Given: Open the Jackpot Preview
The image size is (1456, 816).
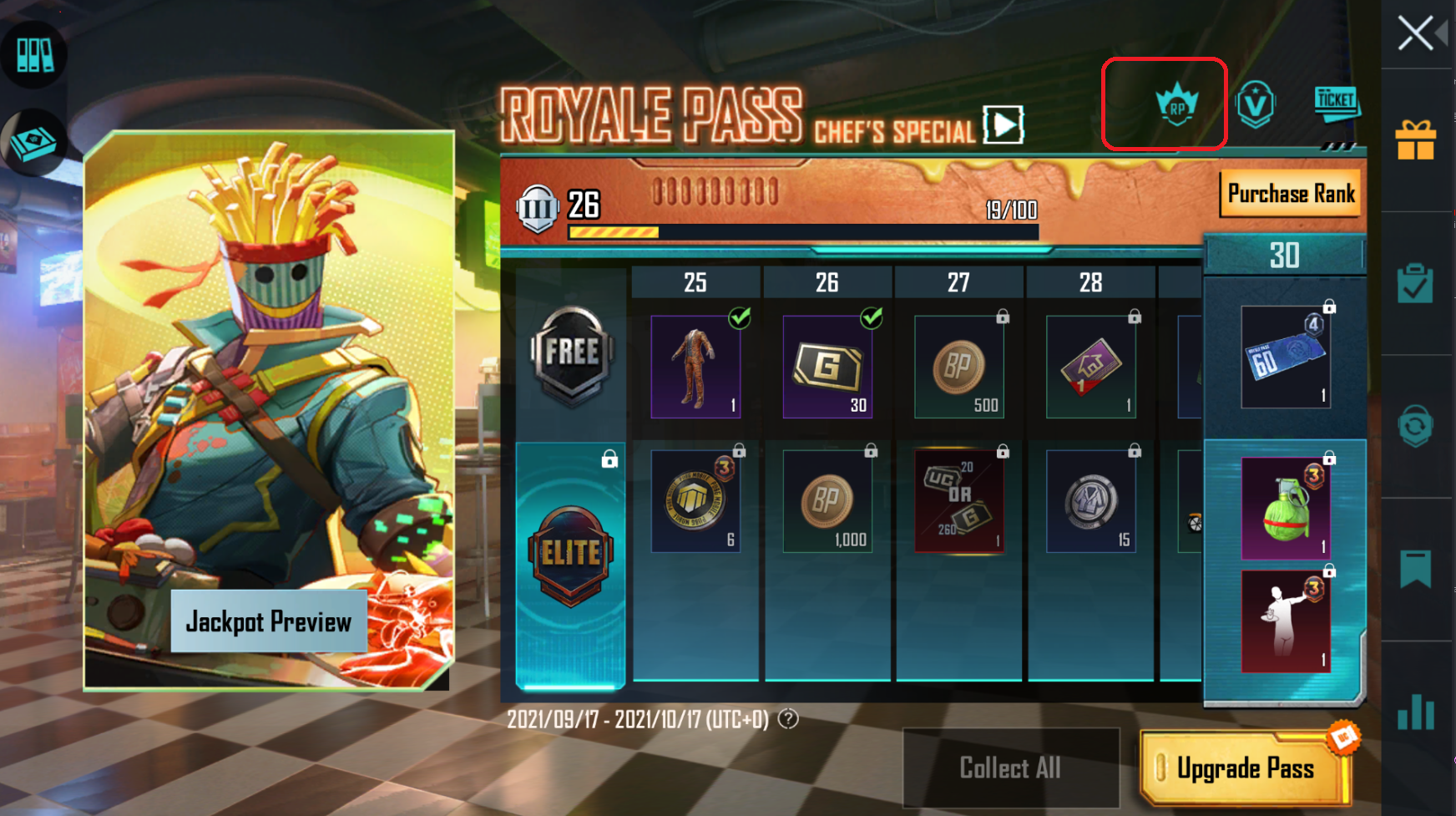Looking at the screenshot, I should click(269, 621).
